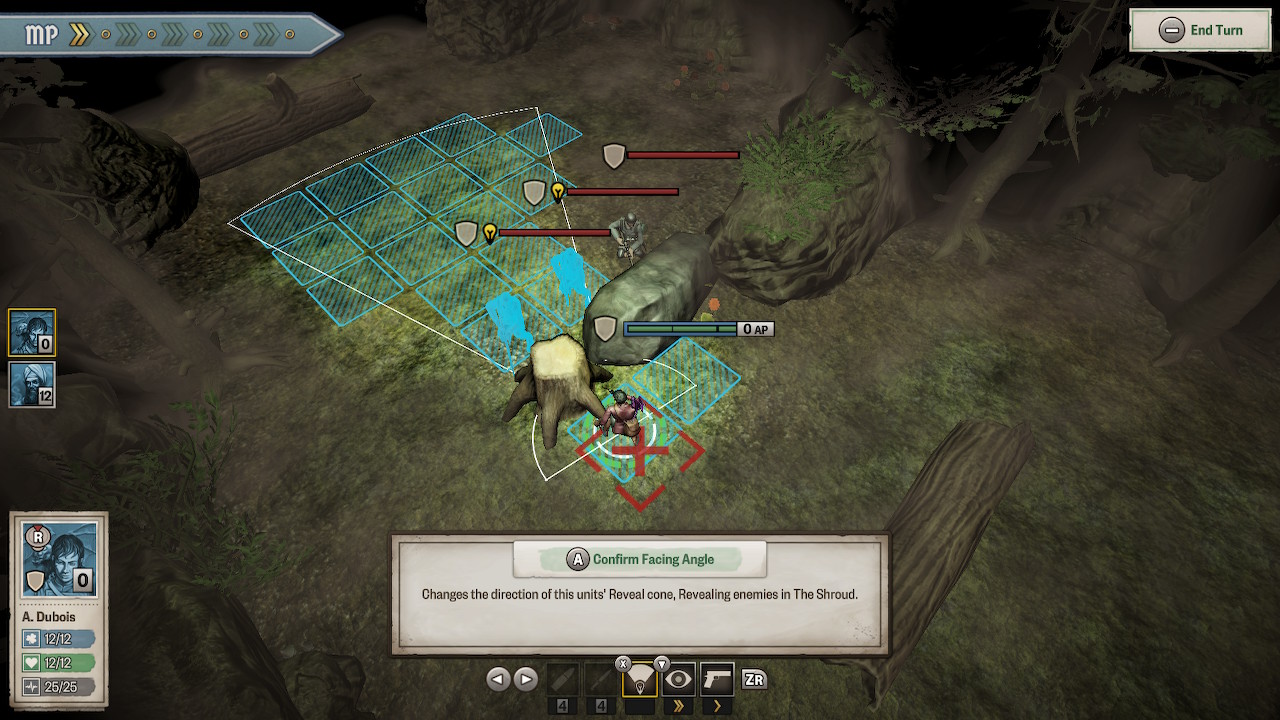Select the A. Dubois unit portrait in the squad list
Viewport: 1280px width, 720px height.
32,333
